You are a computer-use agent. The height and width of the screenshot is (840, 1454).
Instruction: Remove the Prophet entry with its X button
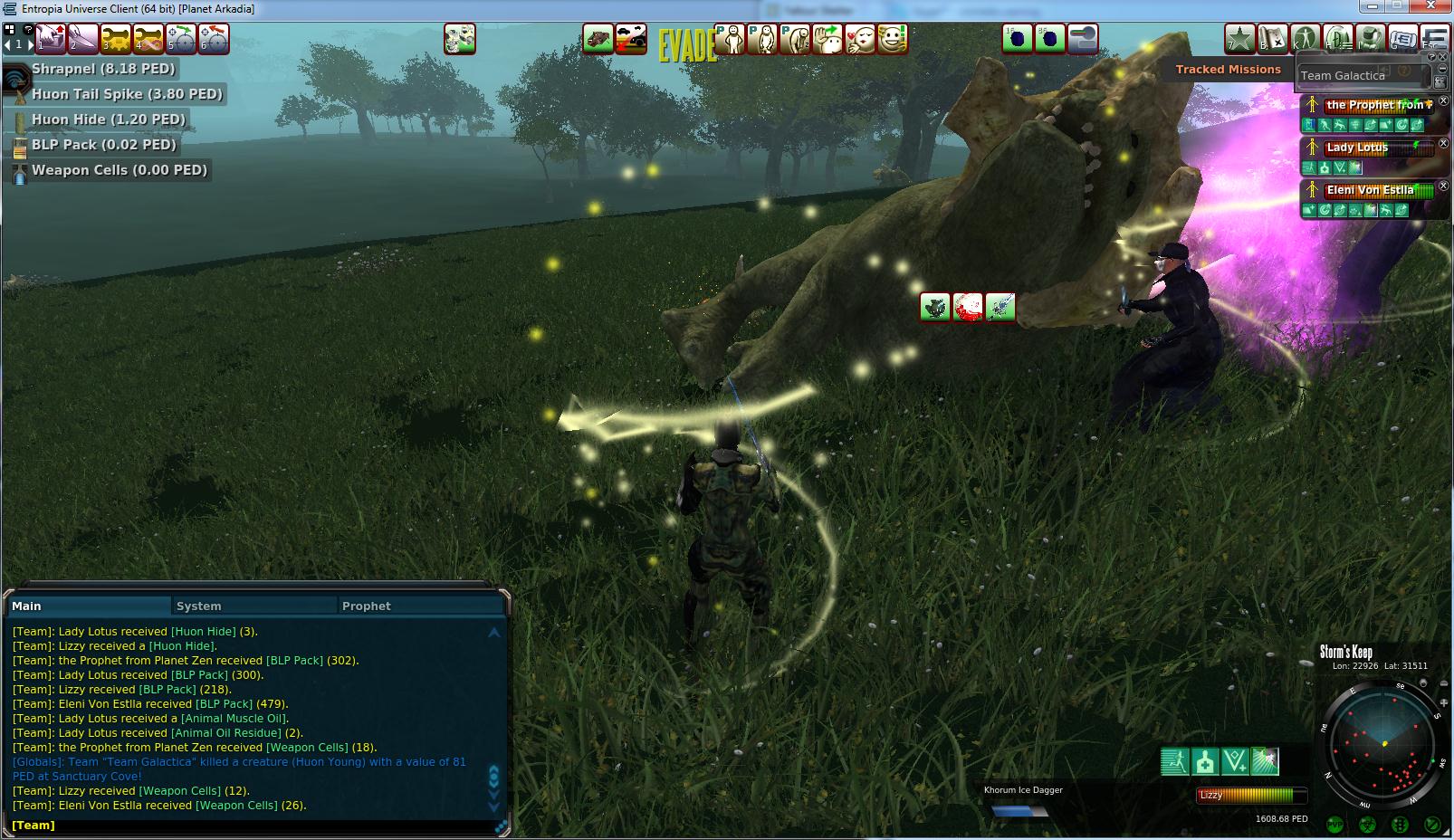coord(1443,101)
